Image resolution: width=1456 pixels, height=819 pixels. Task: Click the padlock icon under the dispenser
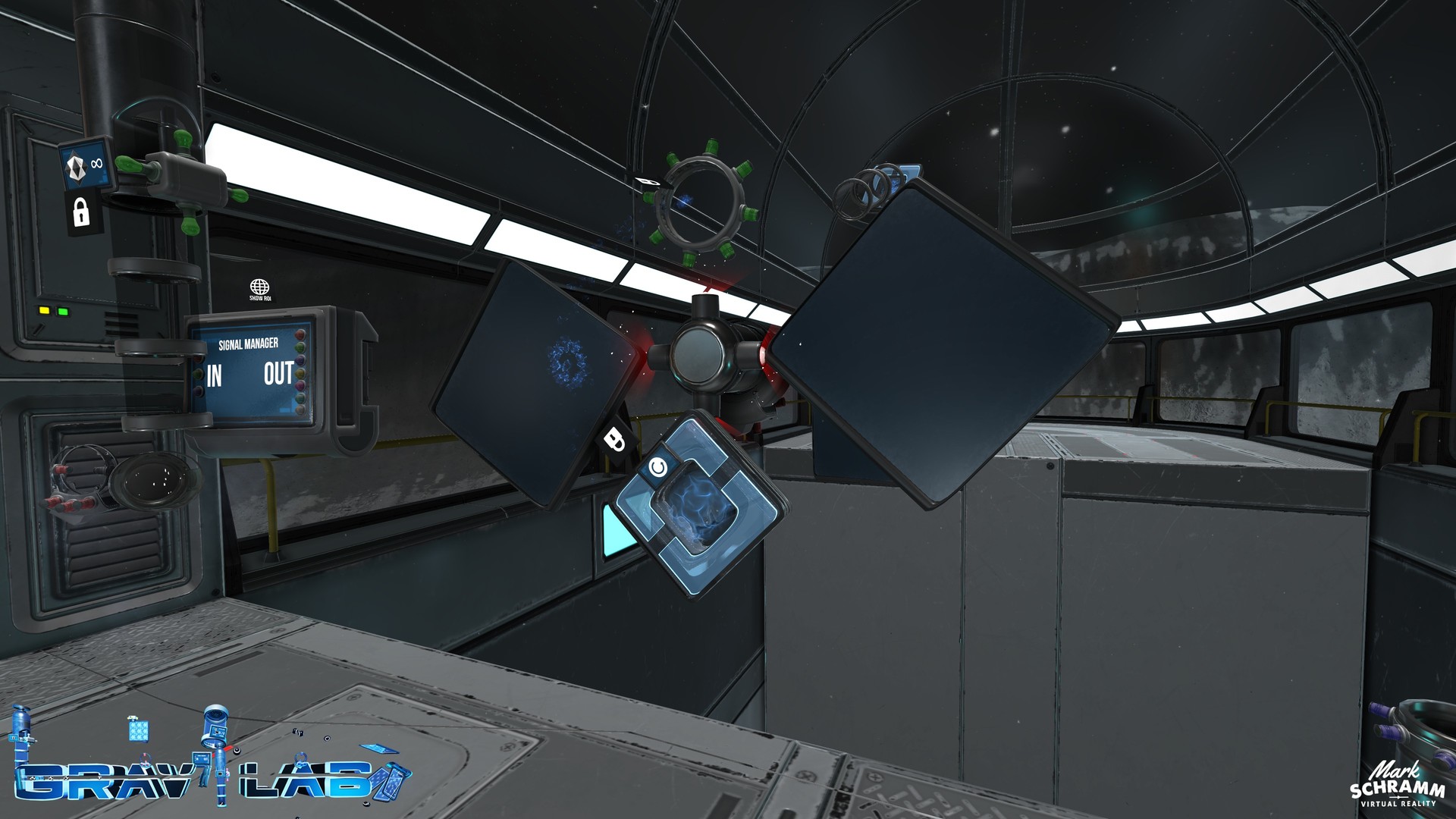[80, 212]
